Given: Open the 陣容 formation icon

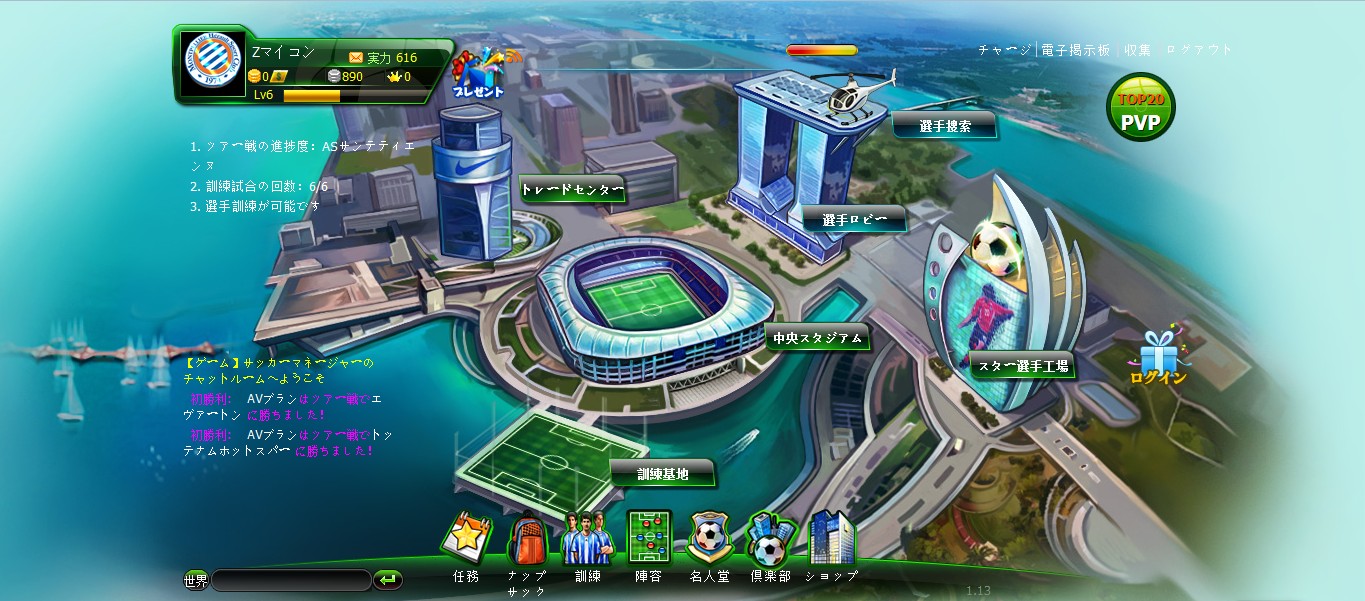Looking at the screenshot, I should coord(648,540).
